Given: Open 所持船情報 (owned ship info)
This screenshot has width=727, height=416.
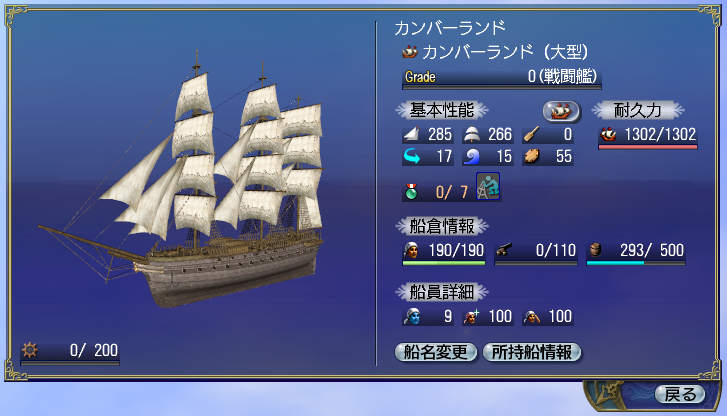Looking at the screenshot, I should [531, 351].
